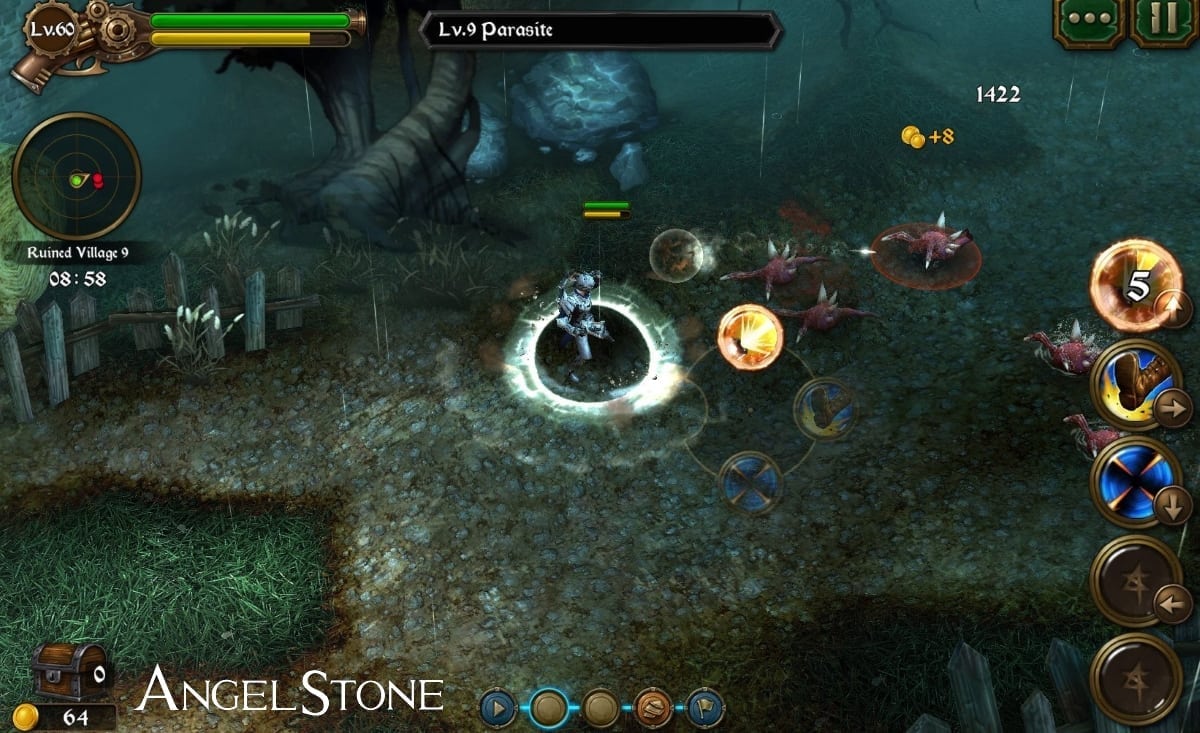The image size is (1200, 733).
Task: Open the treasure chest loot icon
Action: 69,670
